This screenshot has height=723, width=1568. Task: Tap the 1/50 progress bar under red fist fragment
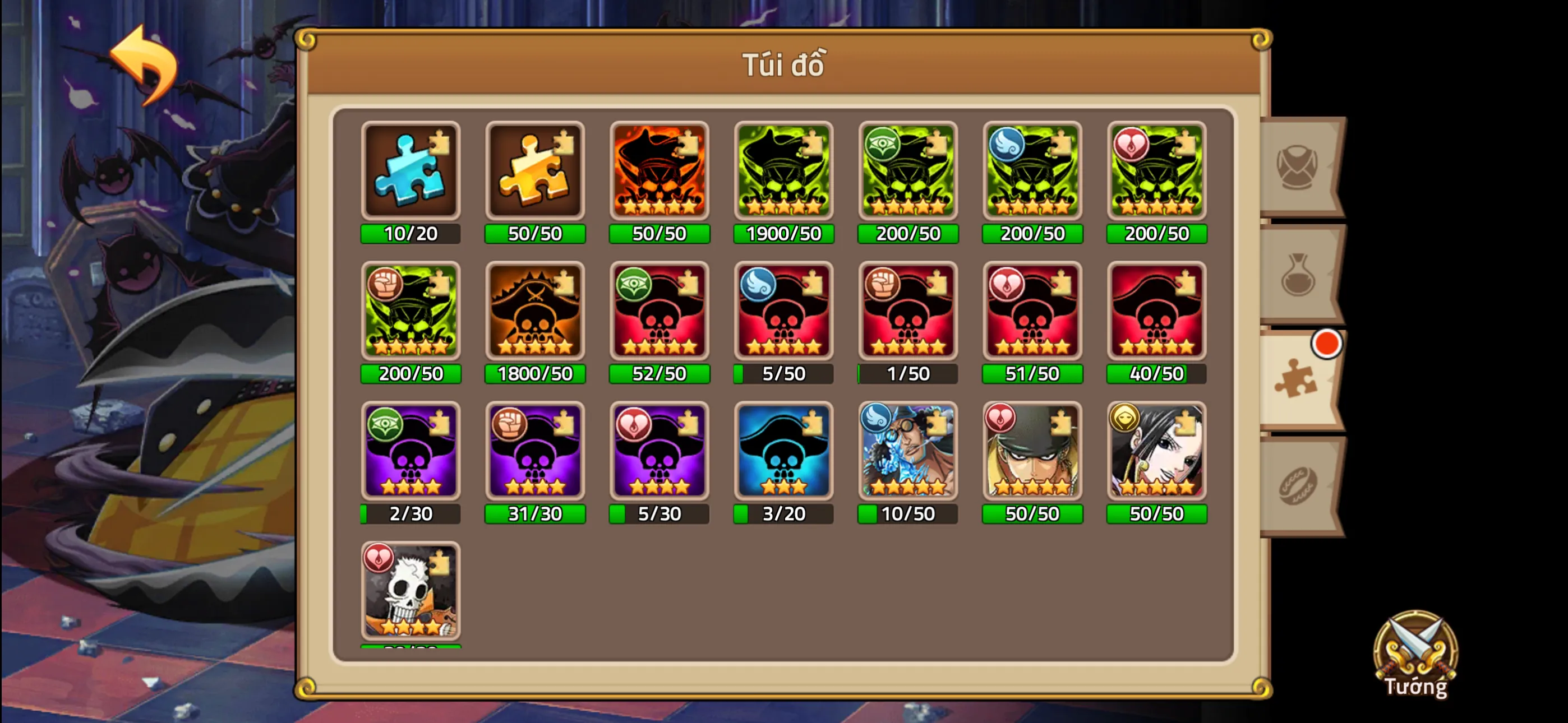[908, 374]
